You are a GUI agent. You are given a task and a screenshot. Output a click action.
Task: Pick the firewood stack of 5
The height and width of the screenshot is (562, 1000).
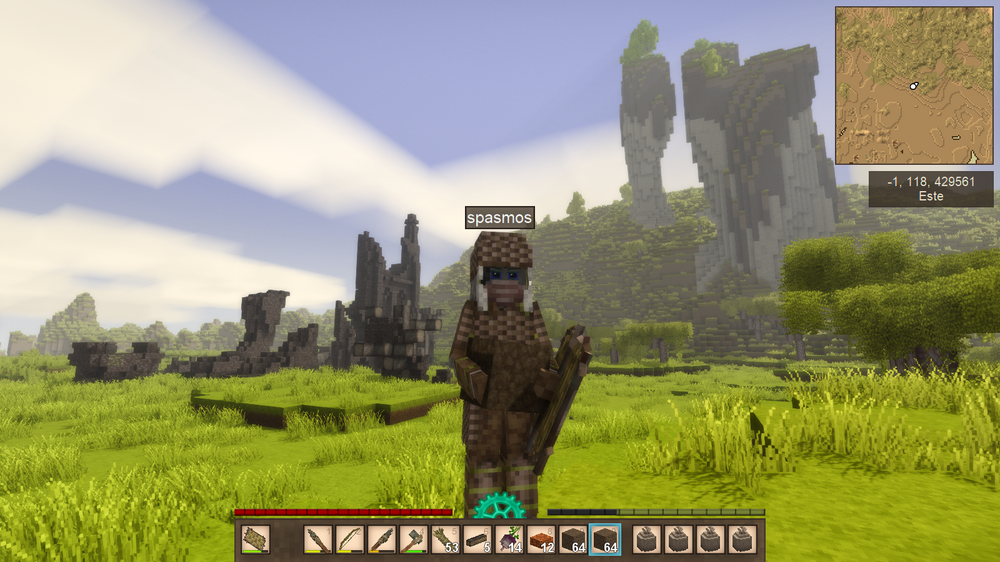pos(477,540)
